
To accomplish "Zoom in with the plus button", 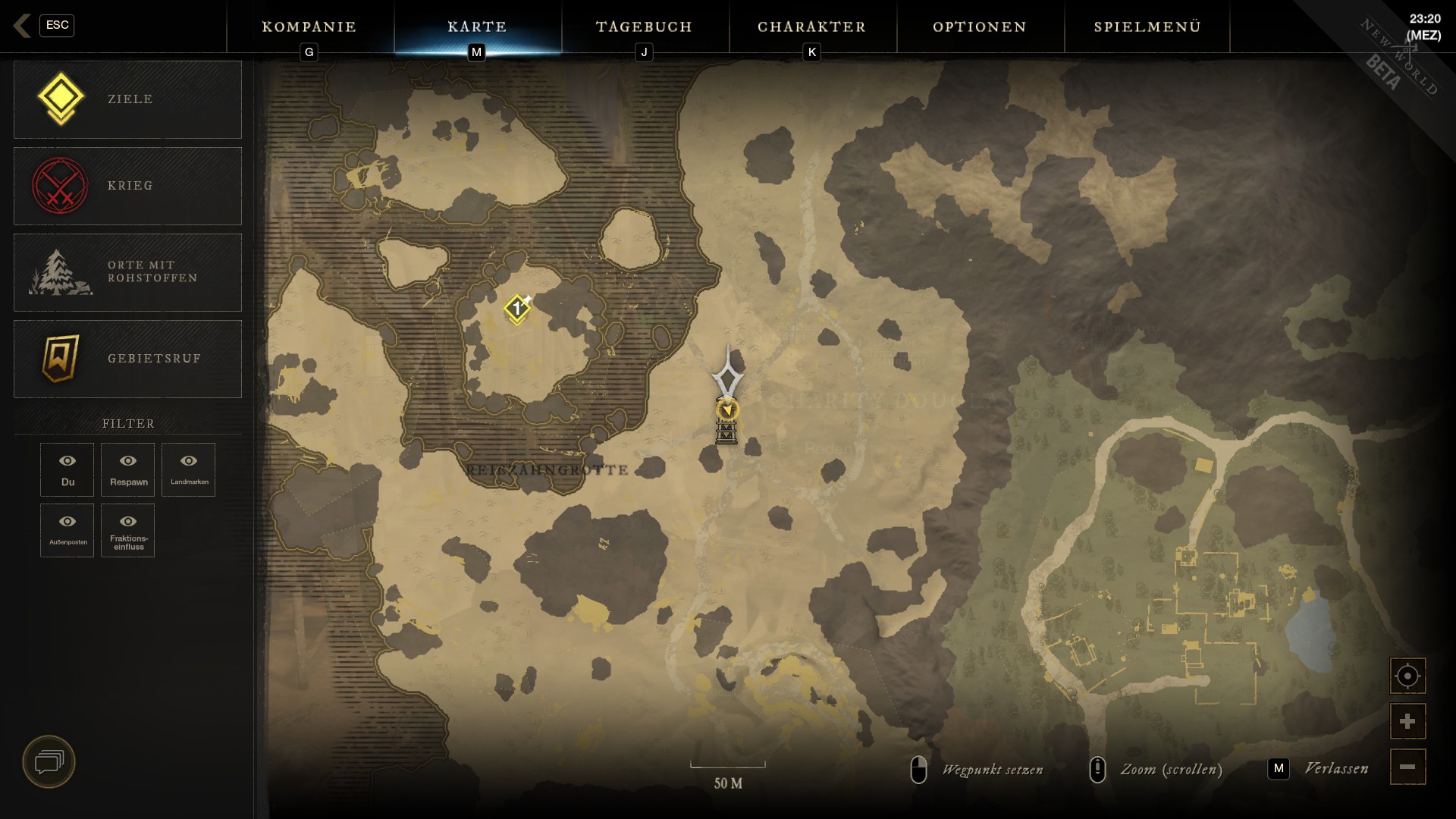I will [1407, 721].
